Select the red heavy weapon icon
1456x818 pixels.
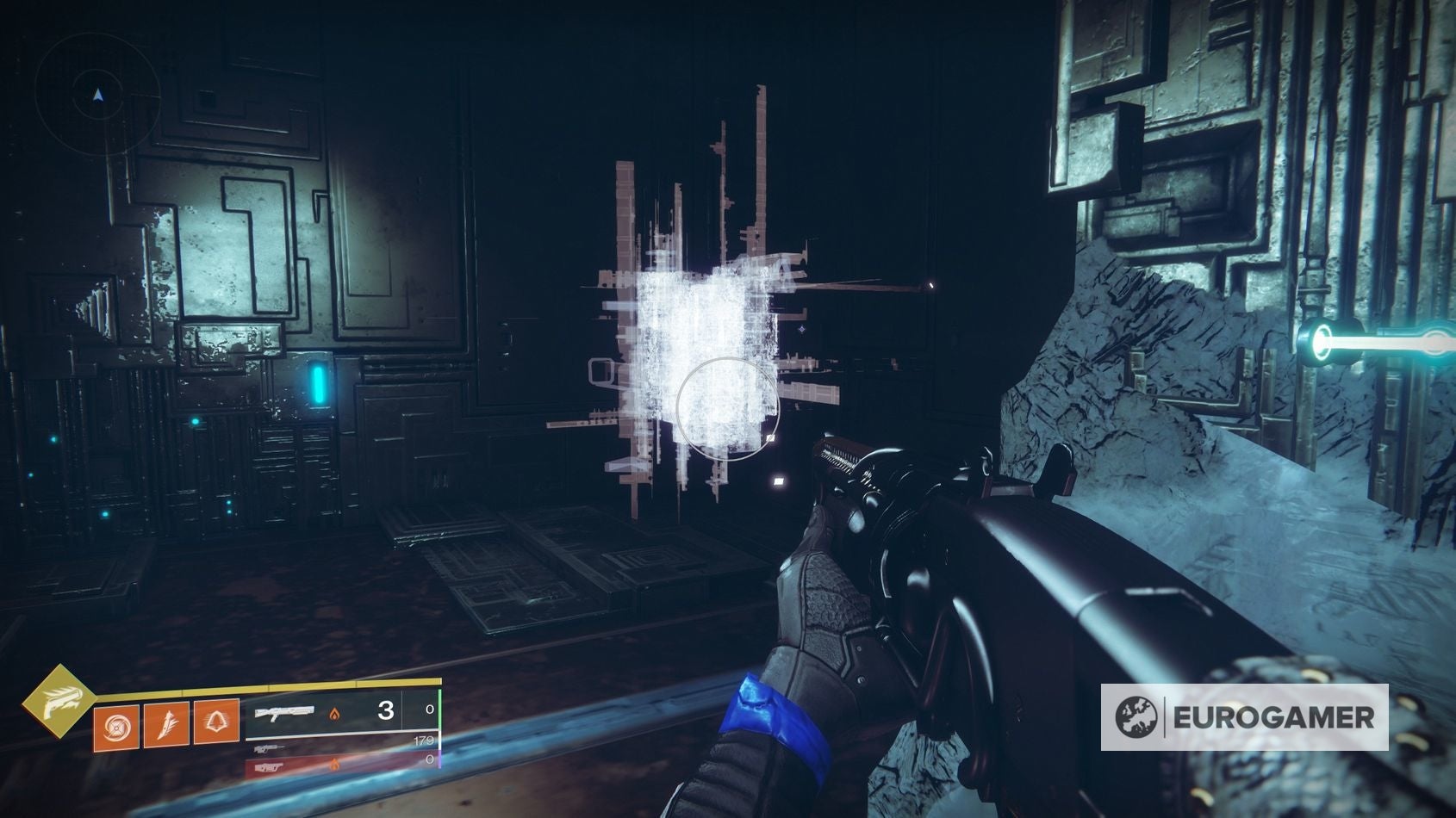click(x=271, y=768)
